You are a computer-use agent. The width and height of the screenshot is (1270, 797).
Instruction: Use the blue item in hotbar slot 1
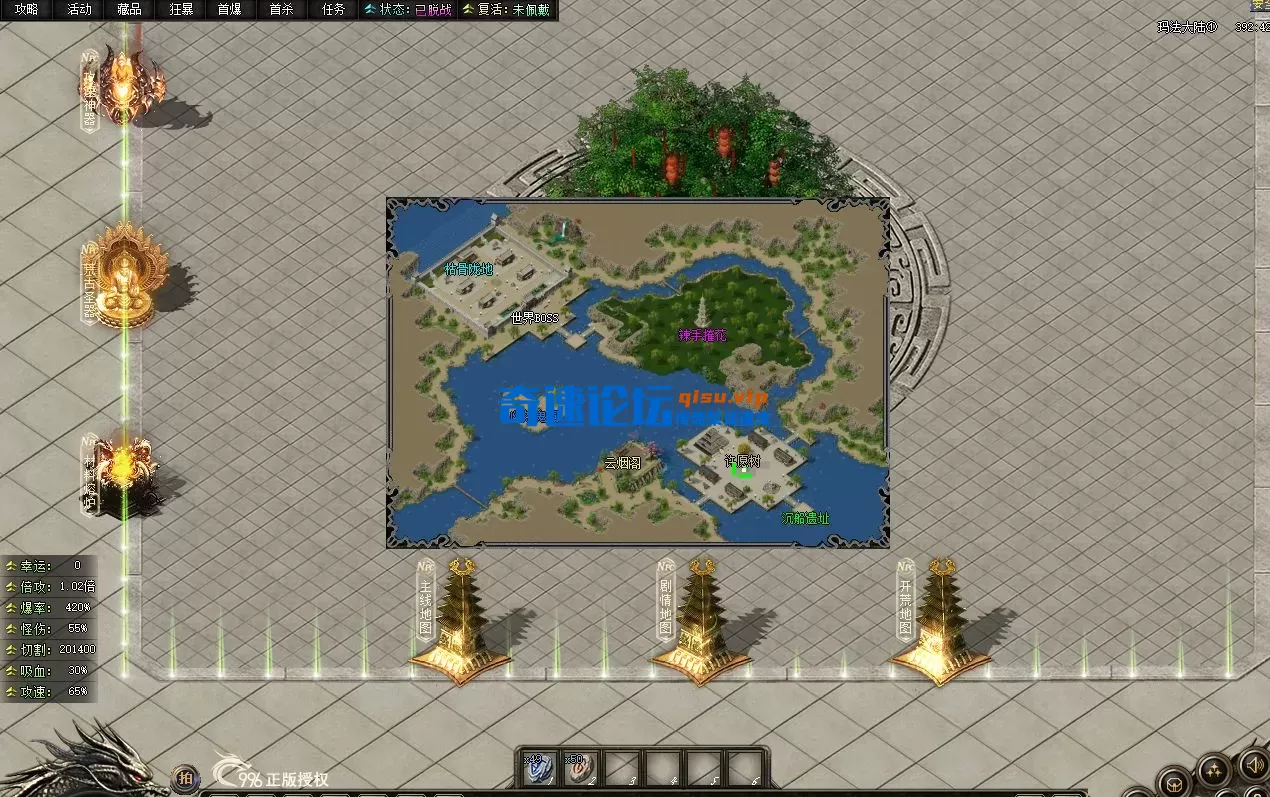point(538,768)
